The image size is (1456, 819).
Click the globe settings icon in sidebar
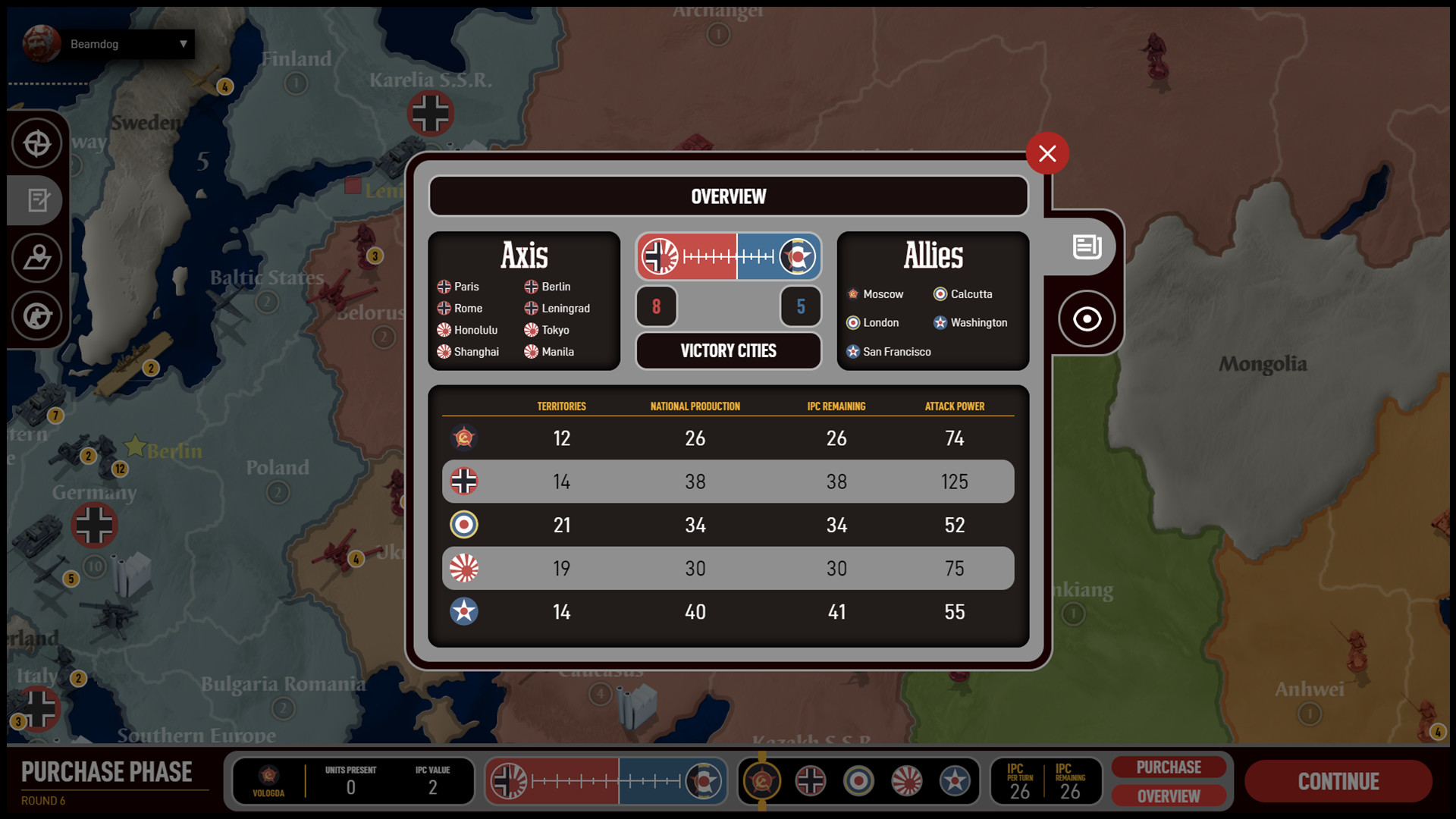point(37,316)
